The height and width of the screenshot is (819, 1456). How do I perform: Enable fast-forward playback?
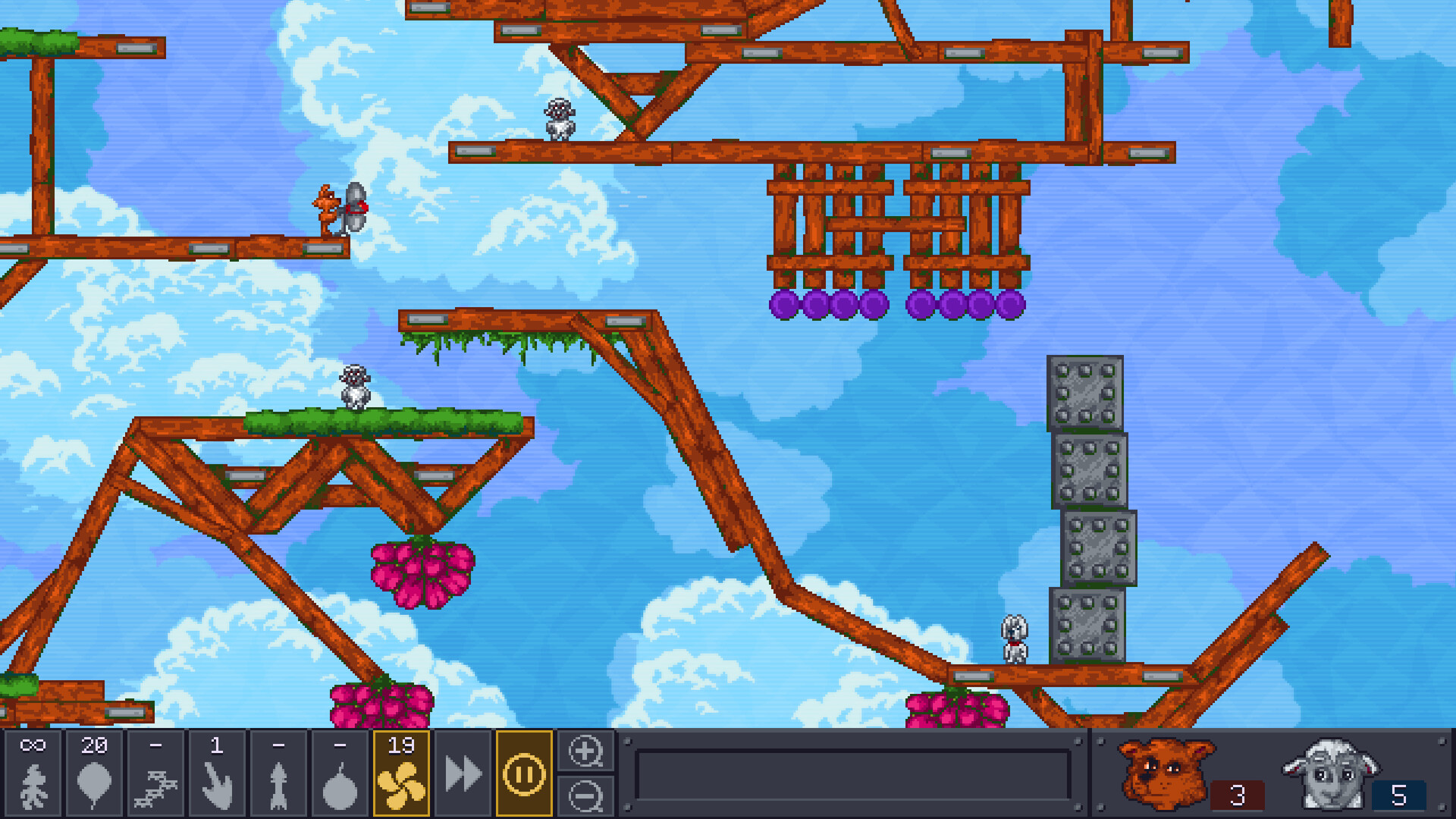point(463,775)
